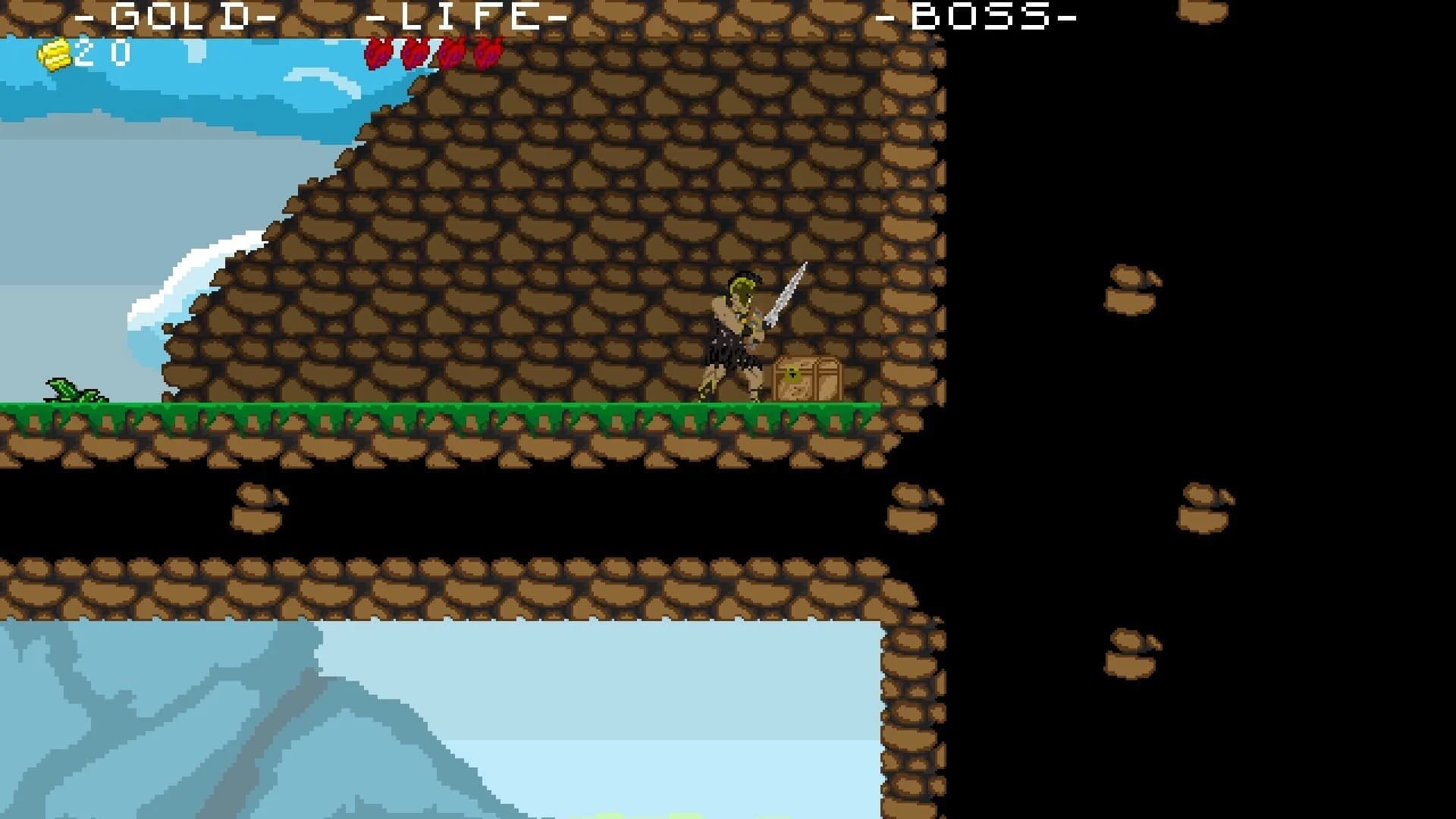This screenshot has height=819, width=1456.
Task: Click the gold coin icon in the HUD
Action: pyautogui.click(x=53, y=53)
